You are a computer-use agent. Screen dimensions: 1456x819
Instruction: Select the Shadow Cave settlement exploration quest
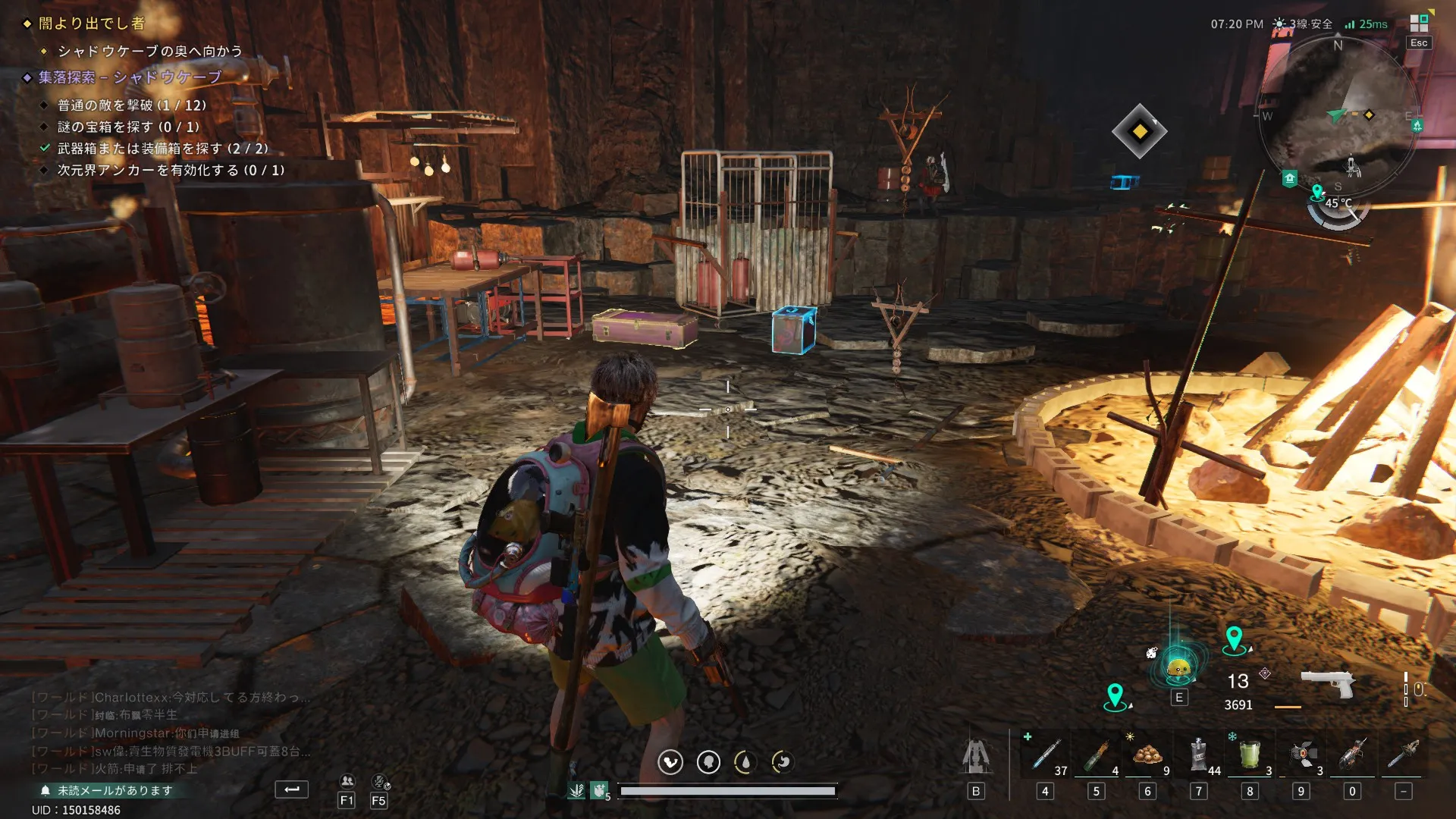pyautogui.click(x=130, y=77)
